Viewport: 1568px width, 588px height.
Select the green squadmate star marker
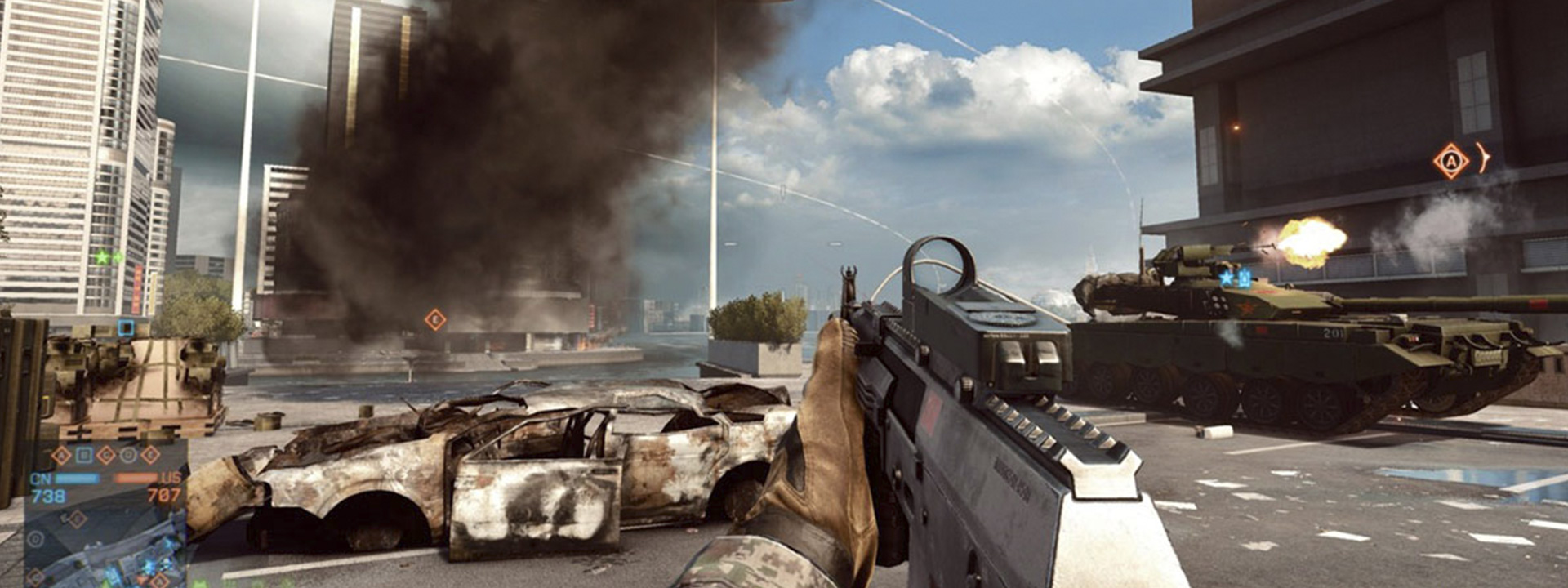pyautogui.click(x=102, y=258)
